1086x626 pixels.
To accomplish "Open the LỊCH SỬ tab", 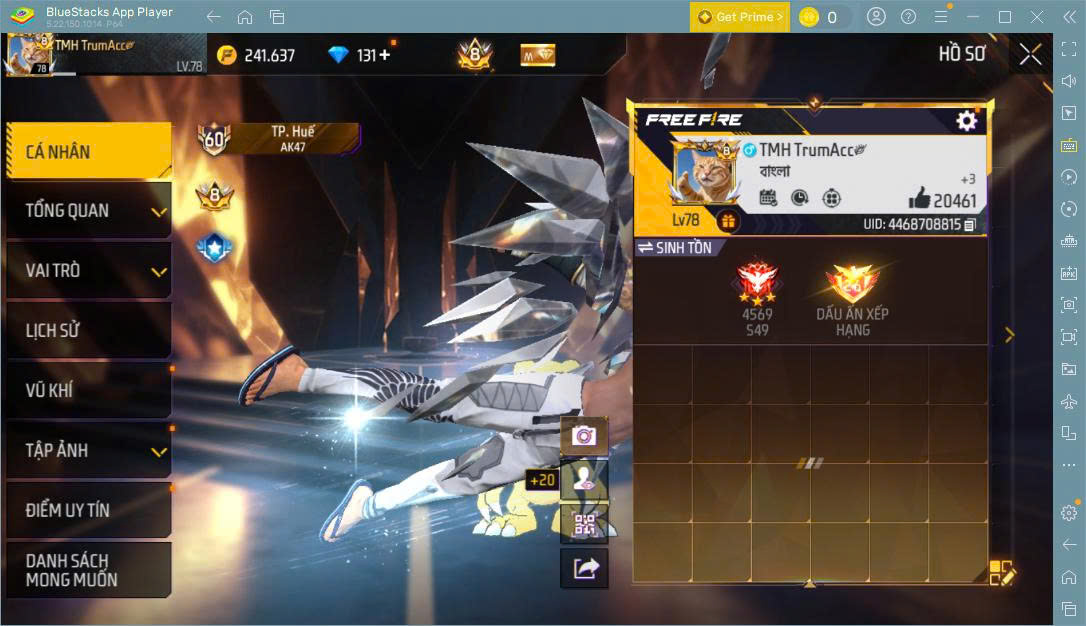I will tap(88, 331).
